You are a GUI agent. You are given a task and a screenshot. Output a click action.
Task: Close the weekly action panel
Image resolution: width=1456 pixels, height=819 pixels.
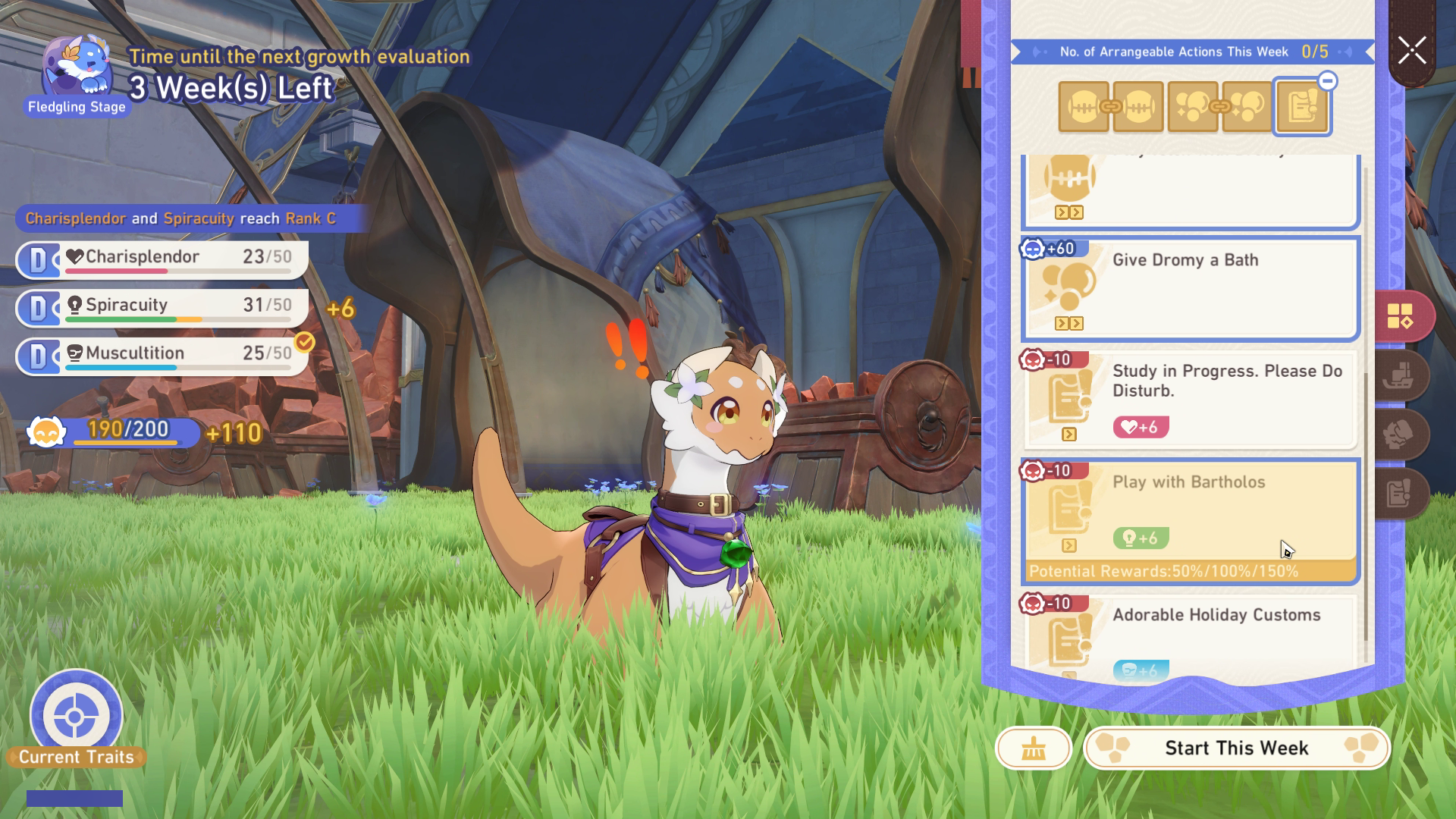(x=1412, y=52)
